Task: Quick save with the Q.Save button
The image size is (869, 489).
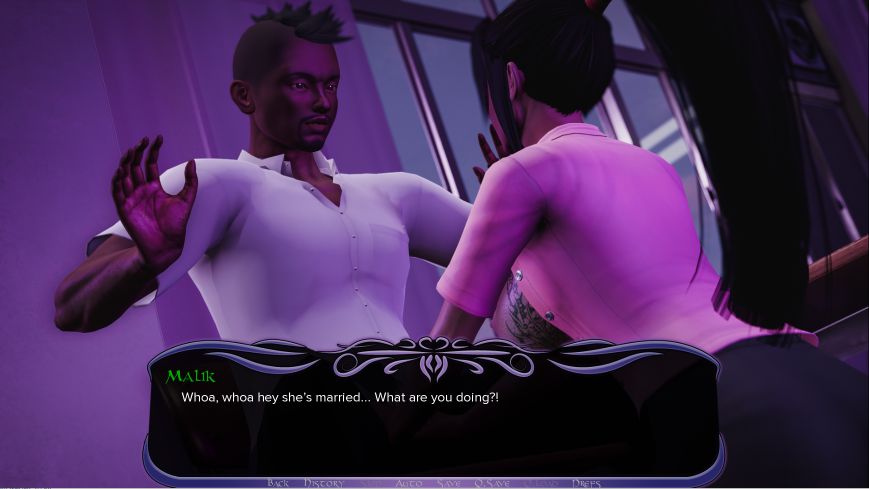Action: pyautogui.click(x=492, y=483)
